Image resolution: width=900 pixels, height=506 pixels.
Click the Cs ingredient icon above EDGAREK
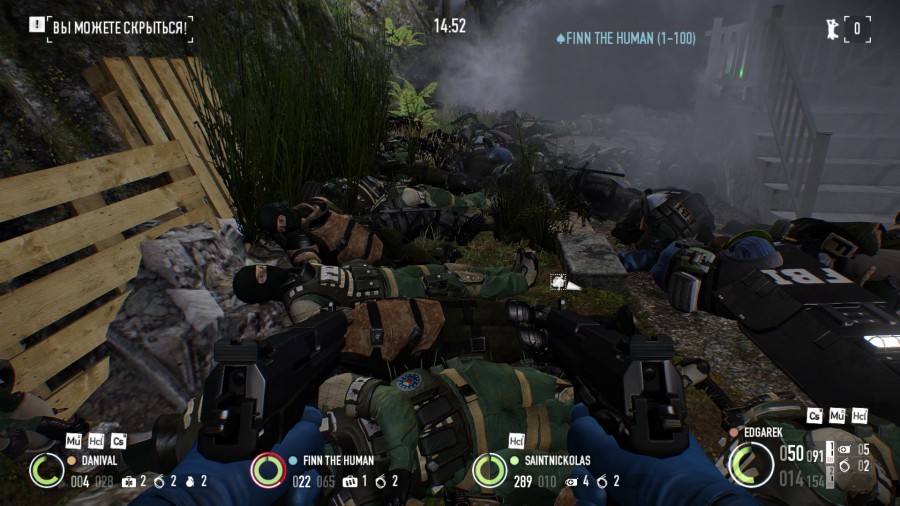815,415
